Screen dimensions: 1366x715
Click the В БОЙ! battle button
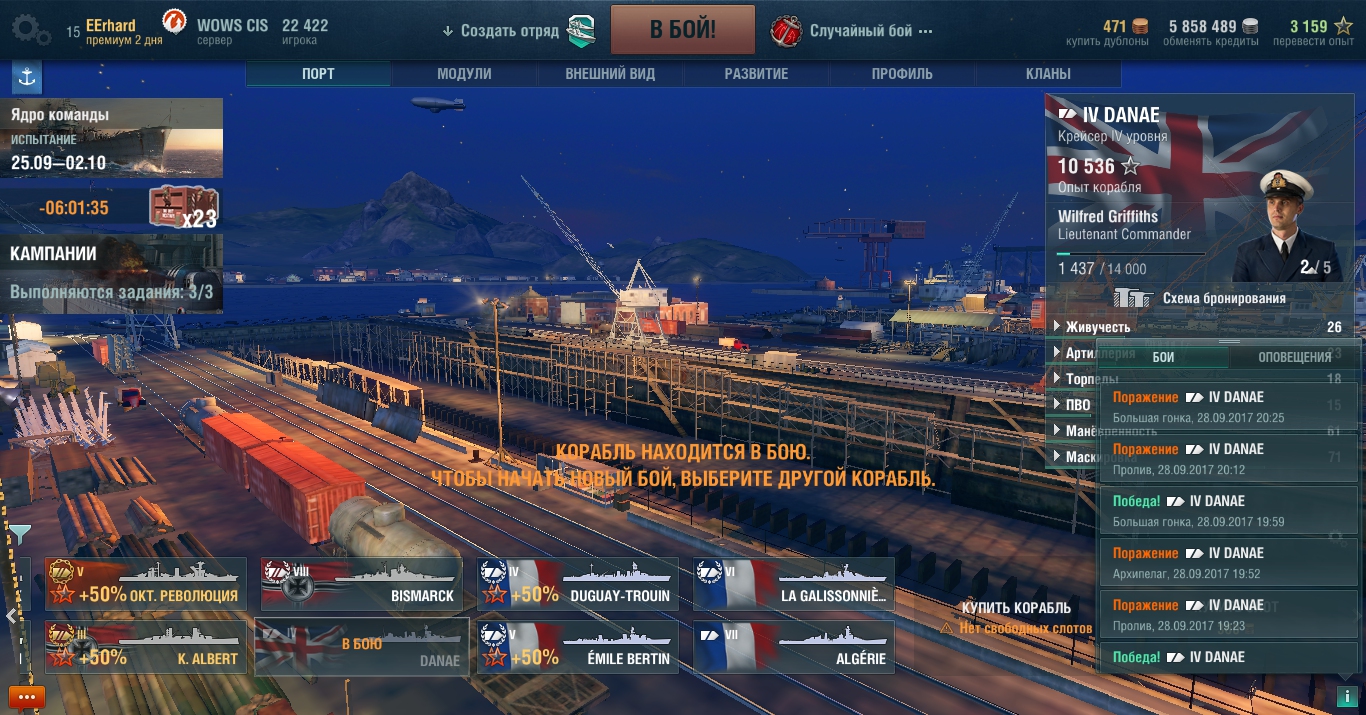pyautogui.click(x=682, y=30)
